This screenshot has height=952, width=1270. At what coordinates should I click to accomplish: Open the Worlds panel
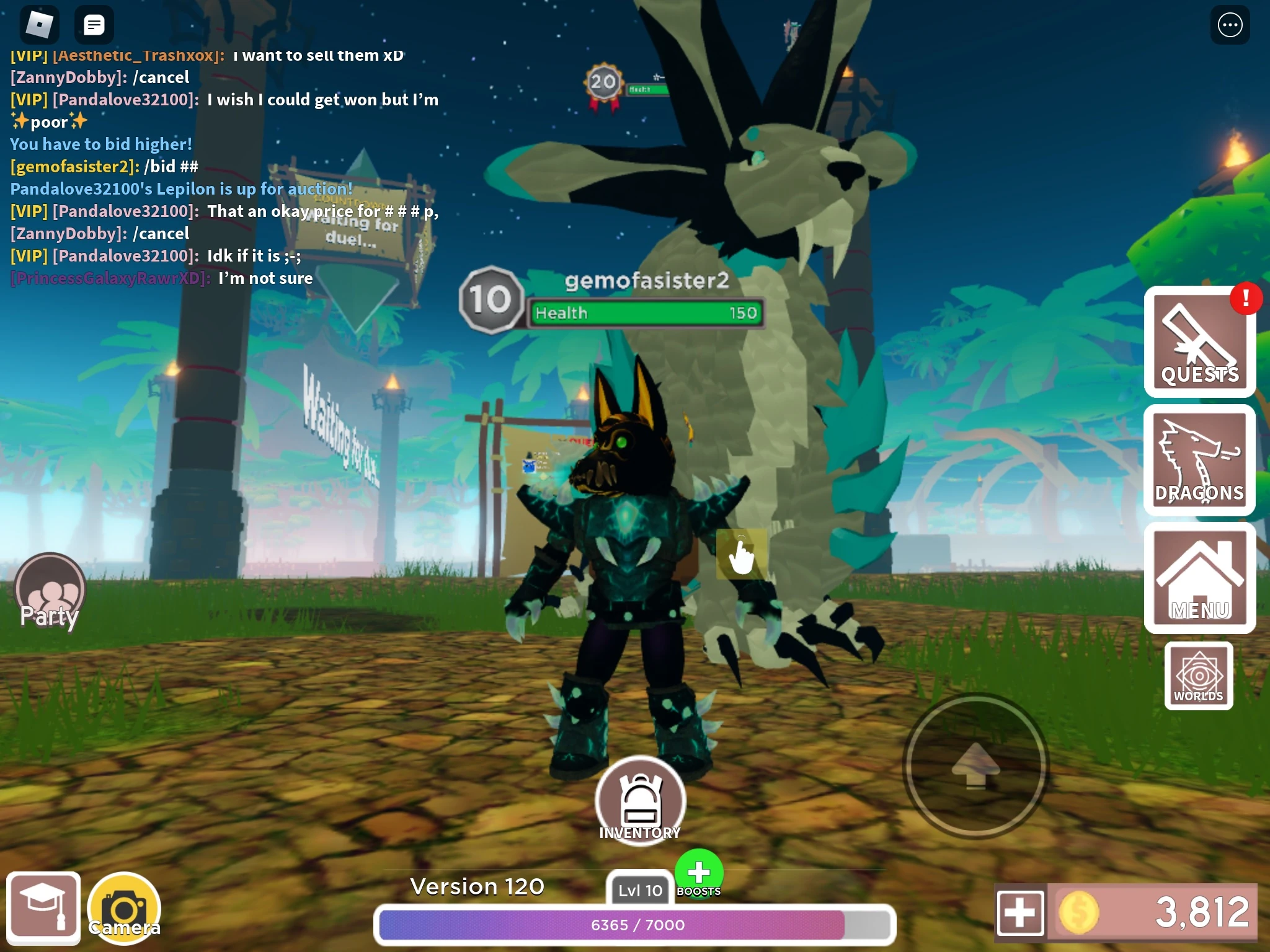click(1197, 676)
